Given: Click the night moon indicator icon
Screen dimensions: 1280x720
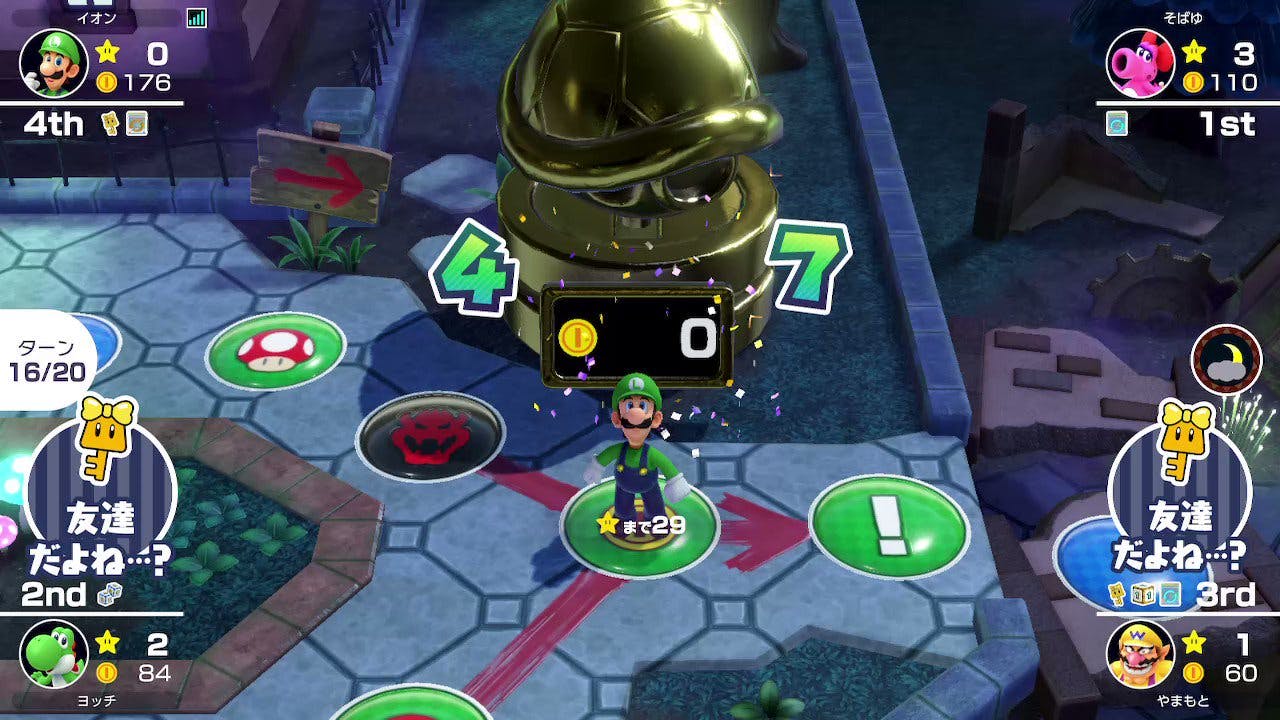Looking at the screenshot, I should pos(1226,359).
